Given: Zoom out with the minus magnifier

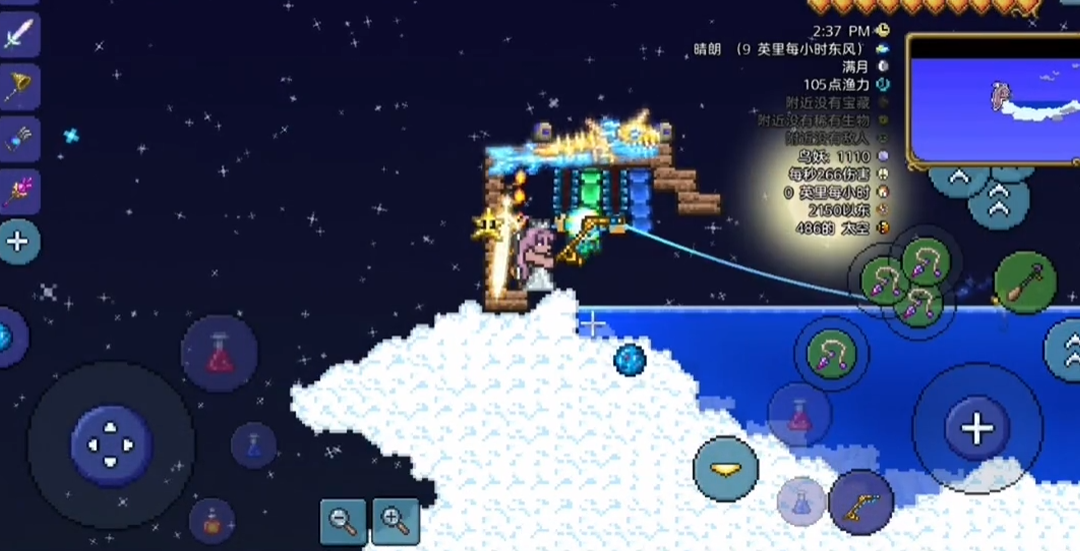Looking at the screenshot, I should [343, 520].
